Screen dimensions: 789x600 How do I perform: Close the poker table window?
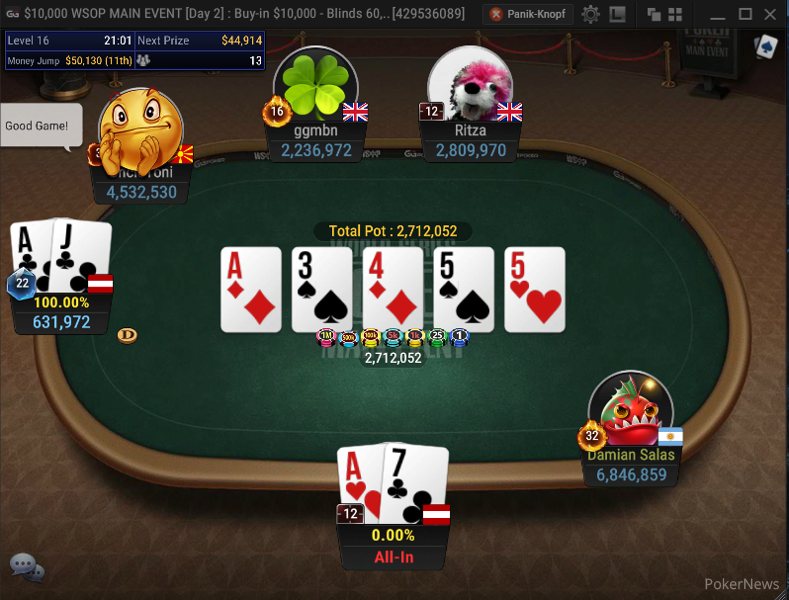(771, 14)
